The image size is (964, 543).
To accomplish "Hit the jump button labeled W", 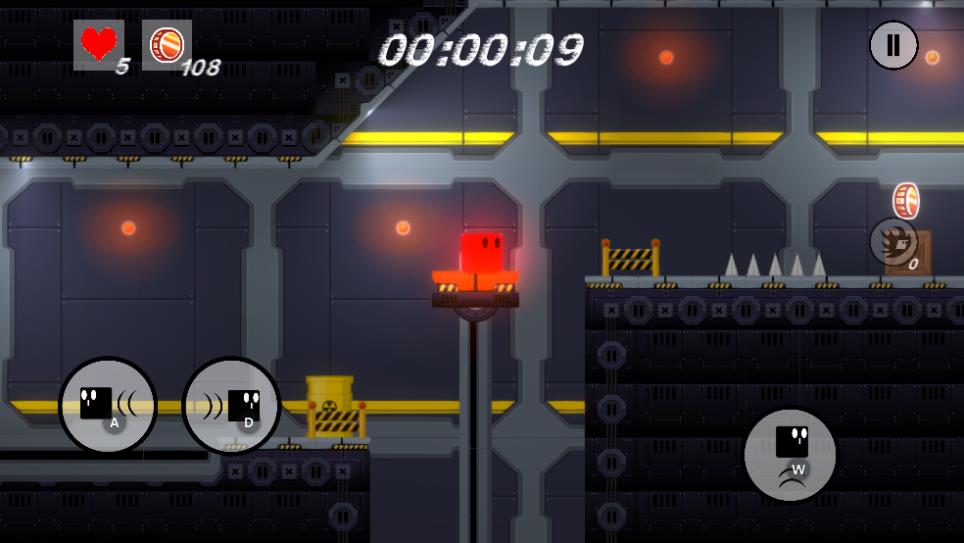I will click(791, 454).
